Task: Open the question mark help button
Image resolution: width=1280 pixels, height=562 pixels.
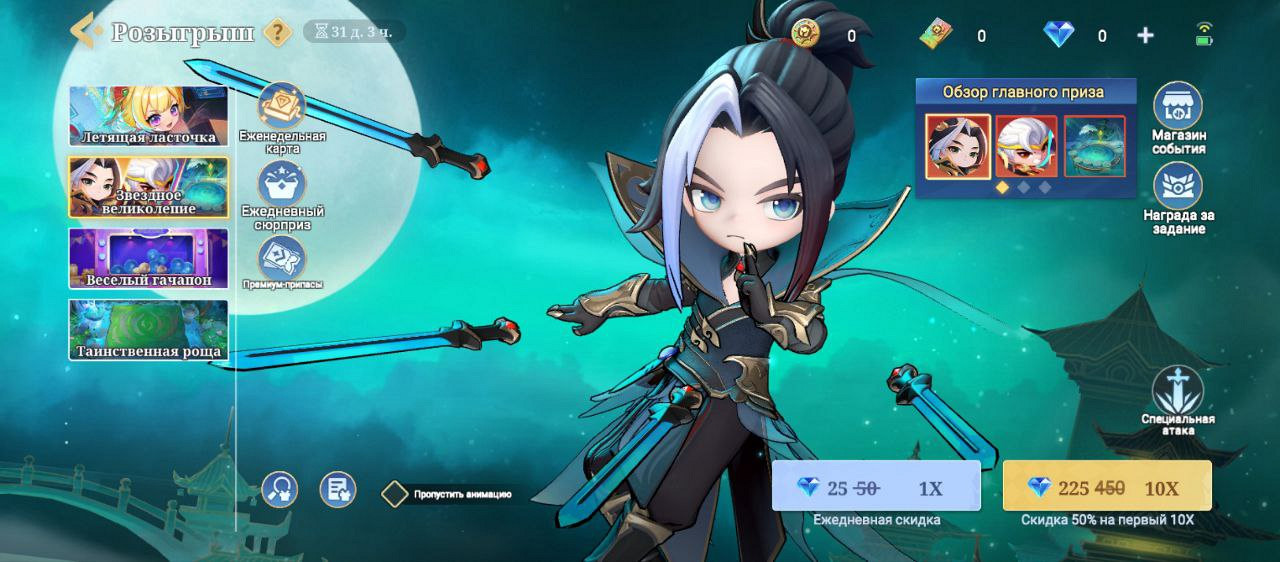Action: (x=277, y=32)
